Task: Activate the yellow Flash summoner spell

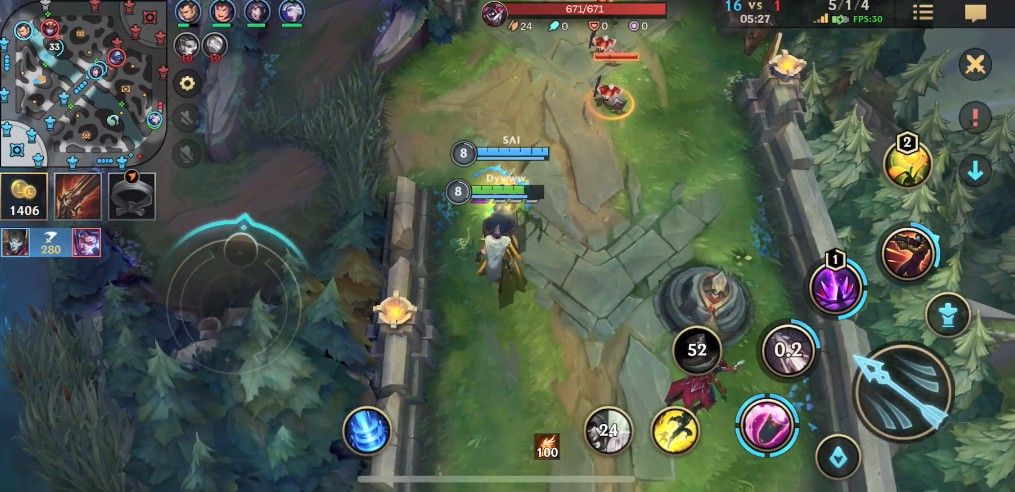Action: tap(675, 429)
